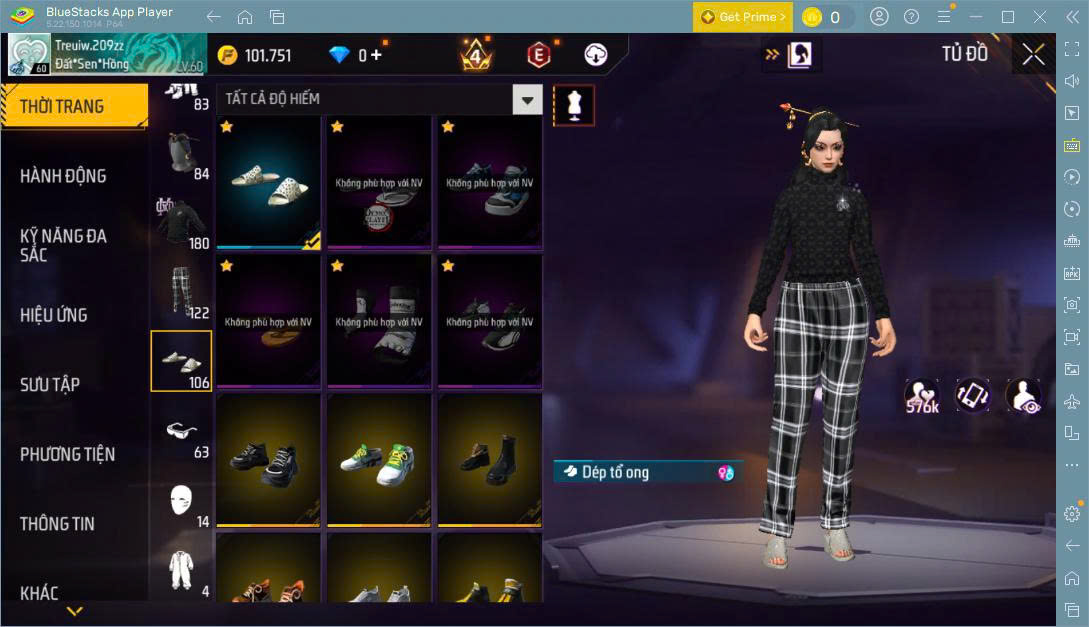Image resolution: width=1089 pixels, height=627 pixels.
Task: Select the white honeycomb sandals item
Action: 268,181
